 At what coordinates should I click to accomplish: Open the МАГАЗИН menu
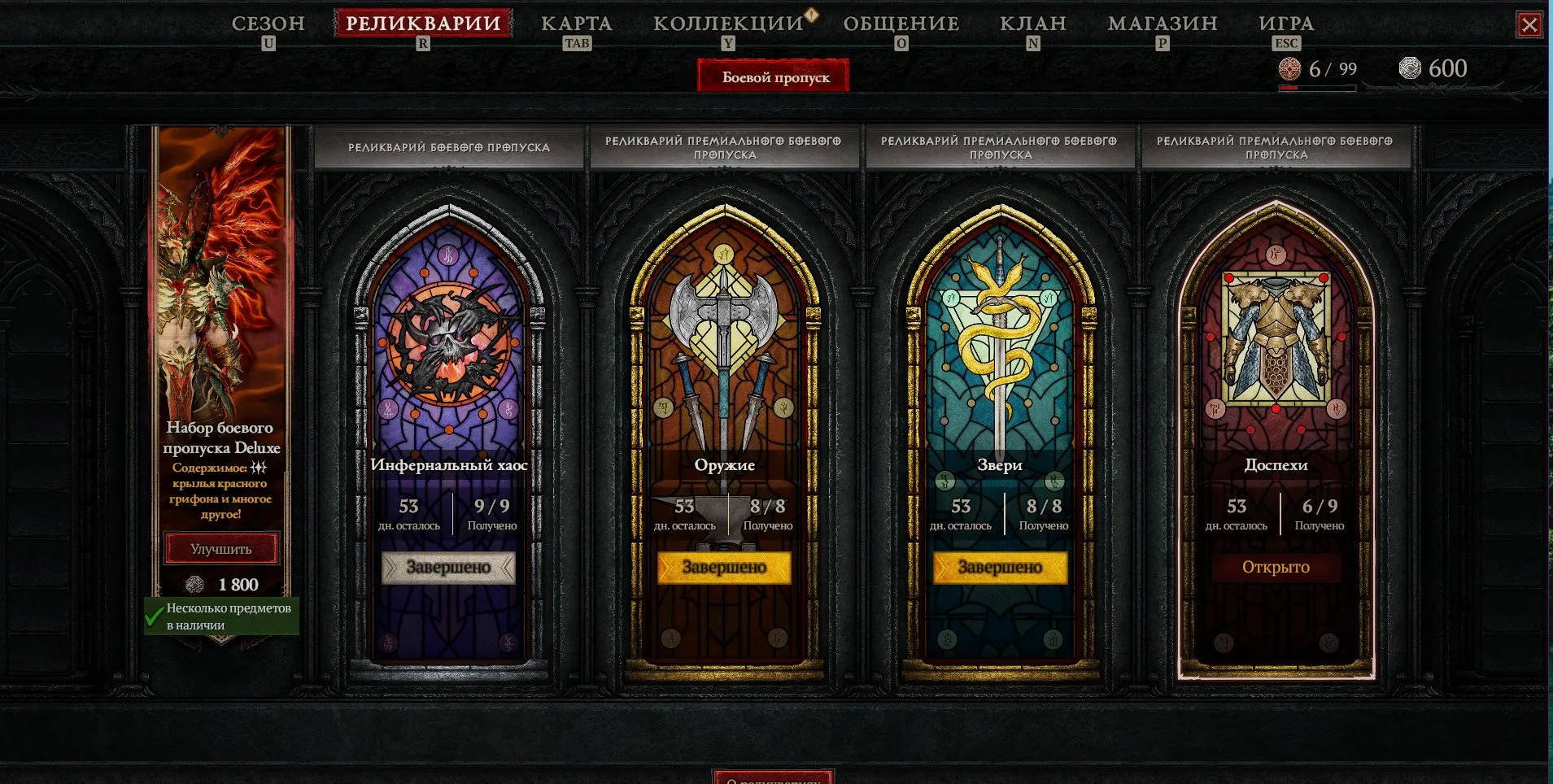(1163, 24)
